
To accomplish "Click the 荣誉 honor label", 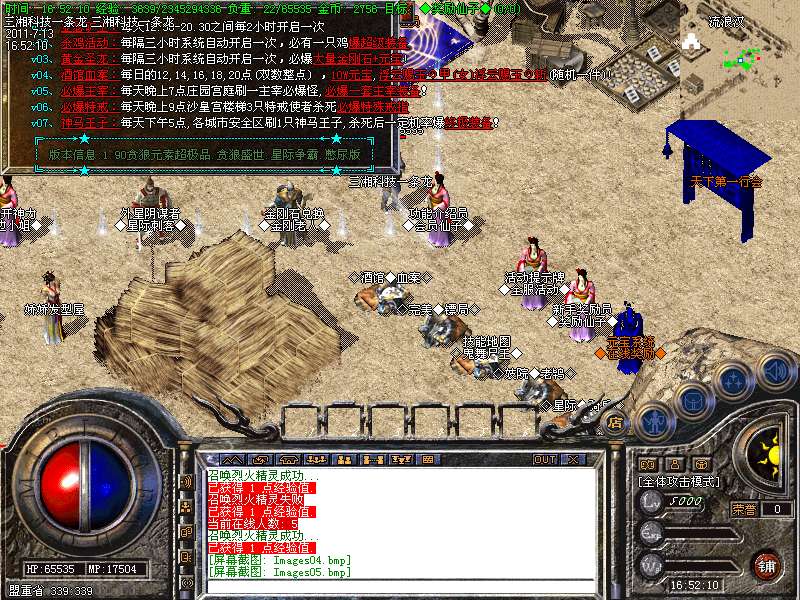I will click(x=743, y=509).
